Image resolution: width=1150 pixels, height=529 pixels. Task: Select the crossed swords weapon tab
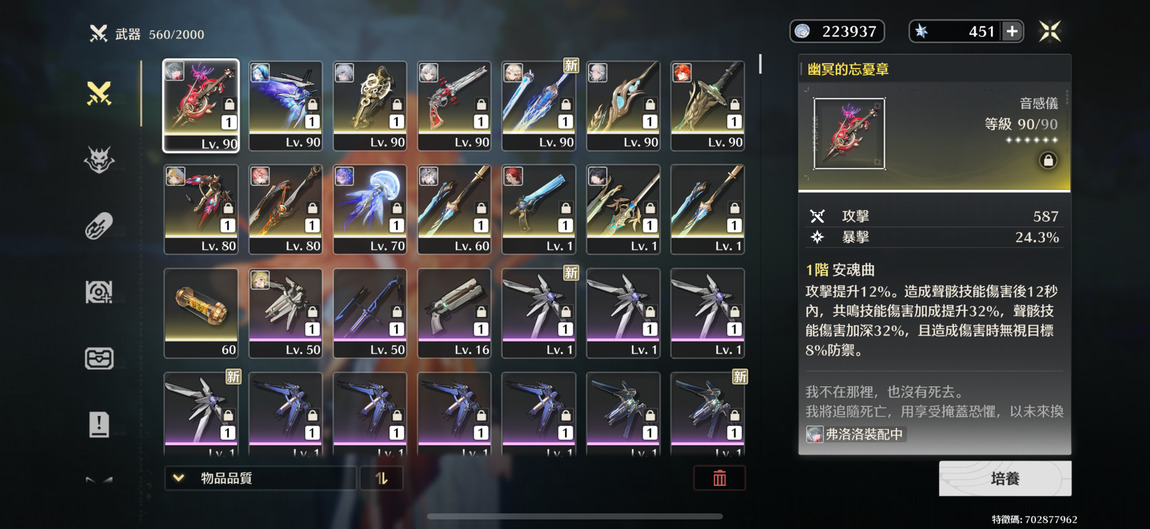pyautogui.click(x=99, y=94)
